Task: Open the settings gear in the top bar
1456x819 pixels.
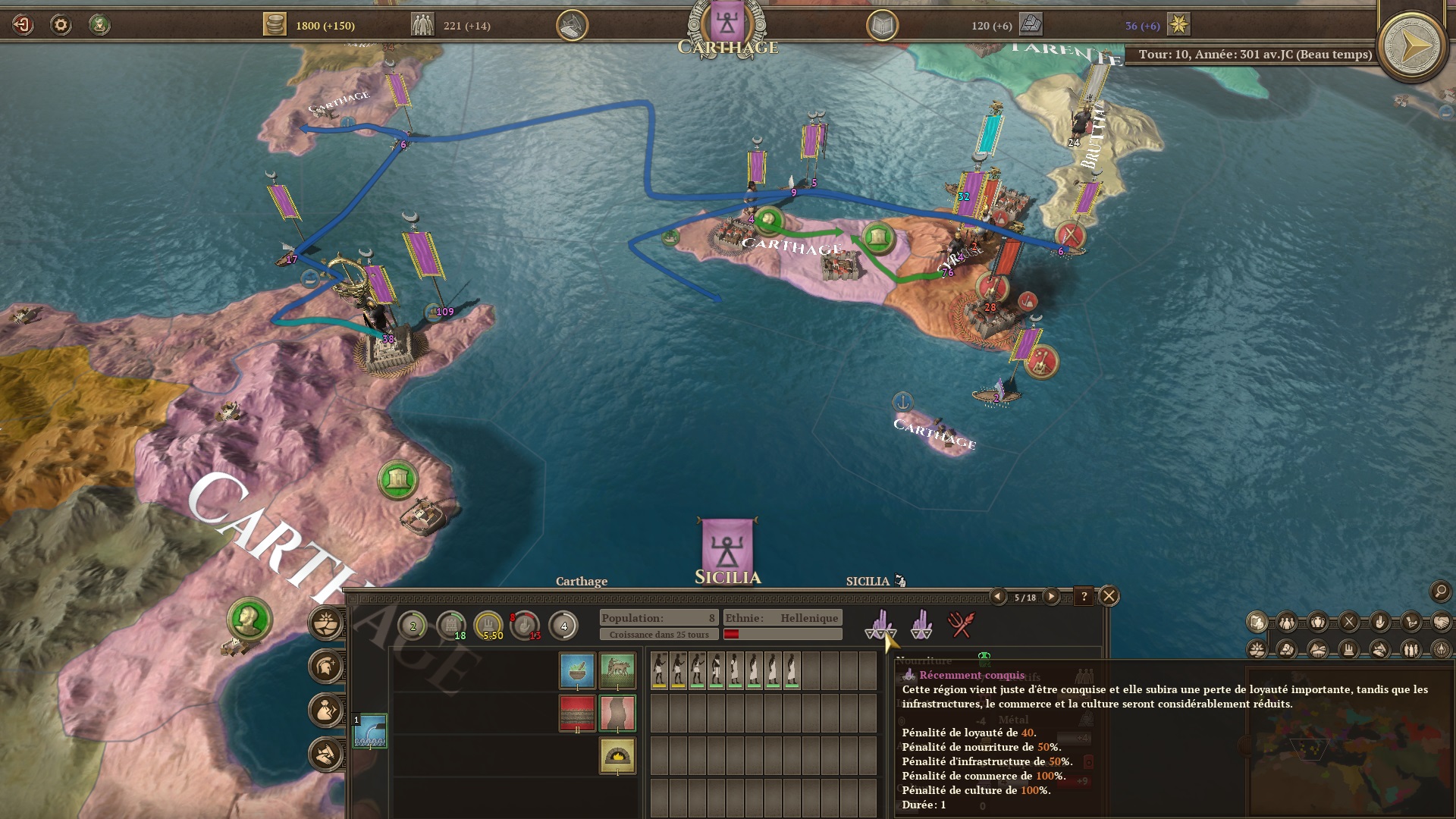Action: pos(61,25)
